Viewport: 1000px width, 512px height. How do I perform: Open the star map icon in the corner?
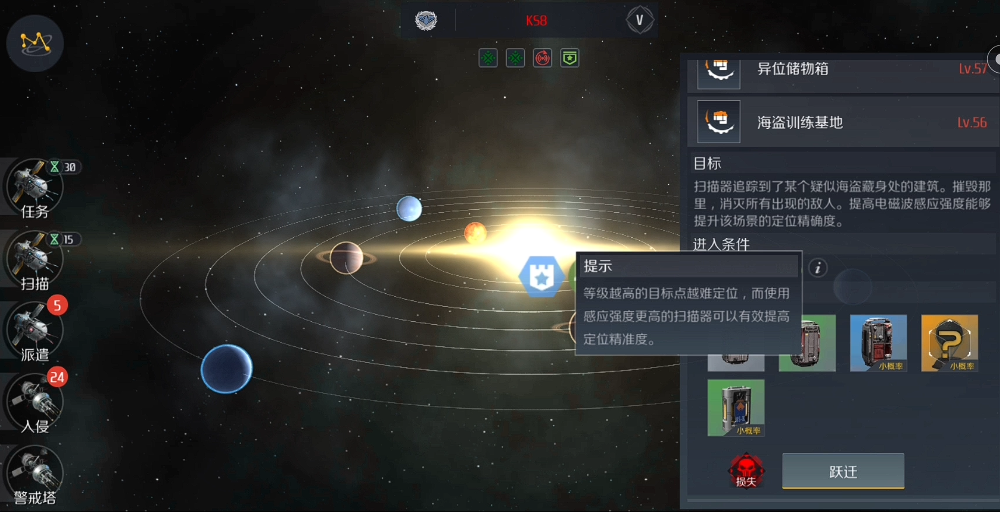click(x=35, y=43)
